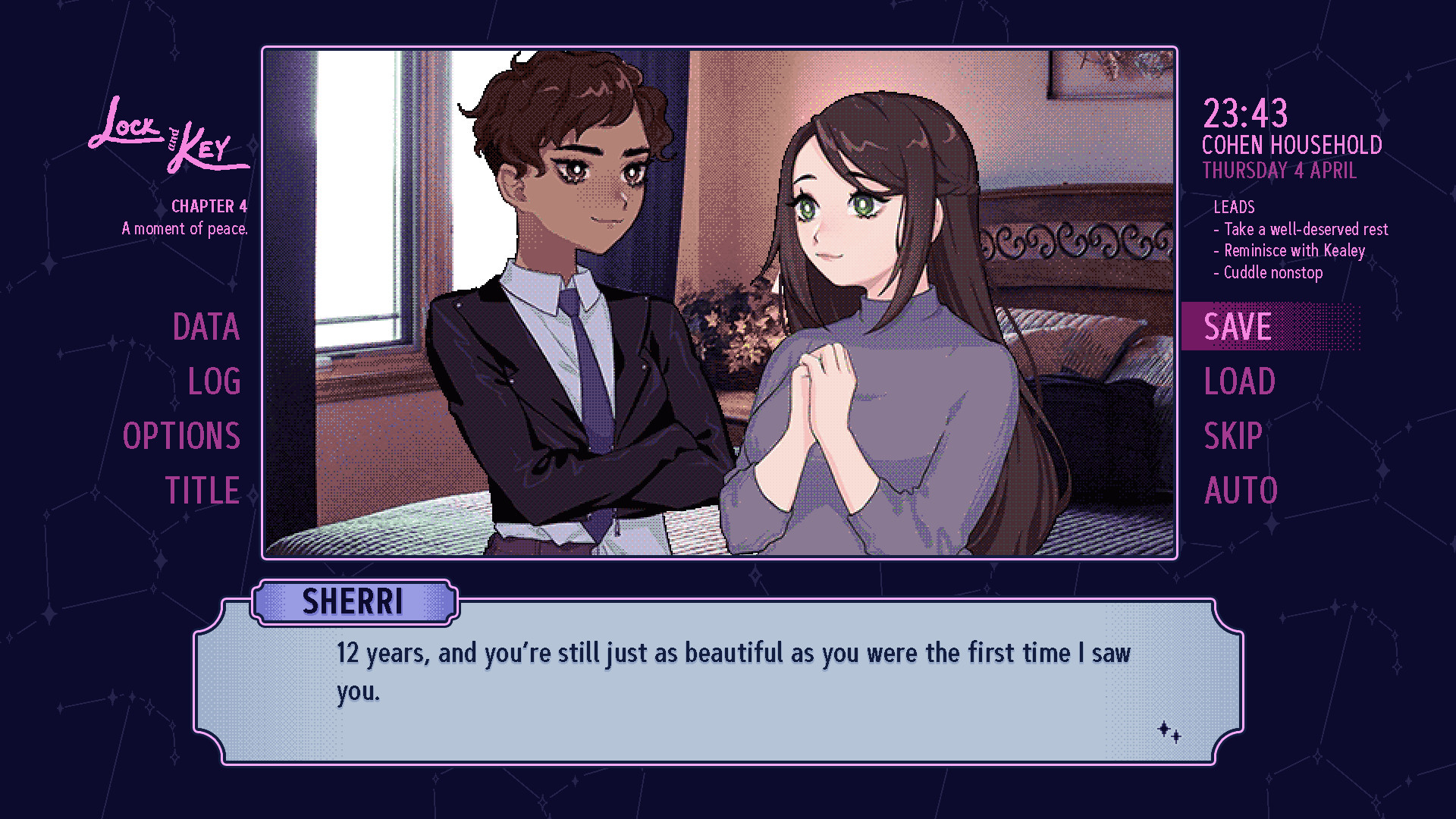This screenshot has height=819, width=1456.
Task: Click the 23:43 clock display
Action: tap(1244, 114)
